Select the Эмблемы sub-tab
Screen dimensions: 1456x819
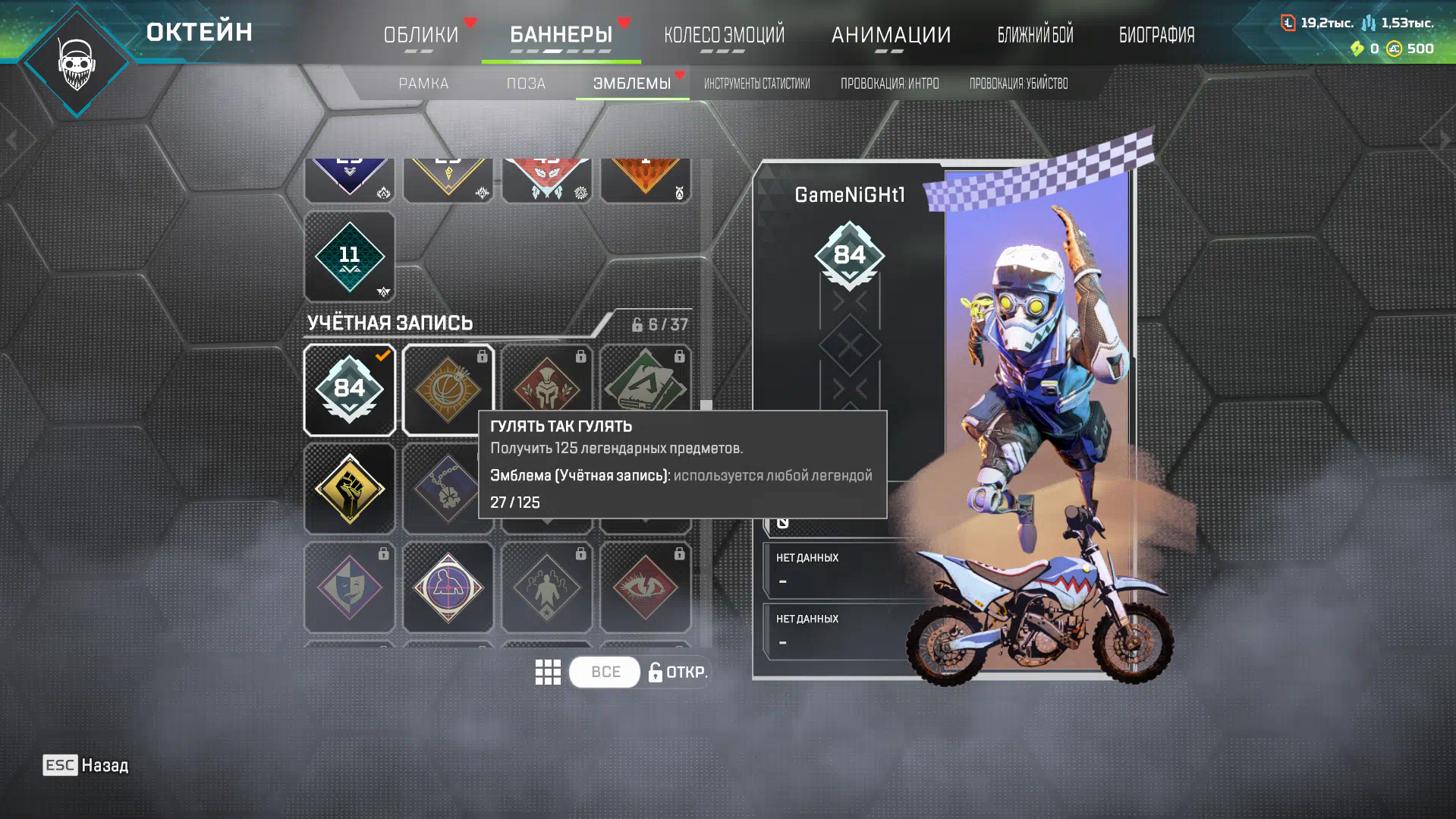(631, 83)
